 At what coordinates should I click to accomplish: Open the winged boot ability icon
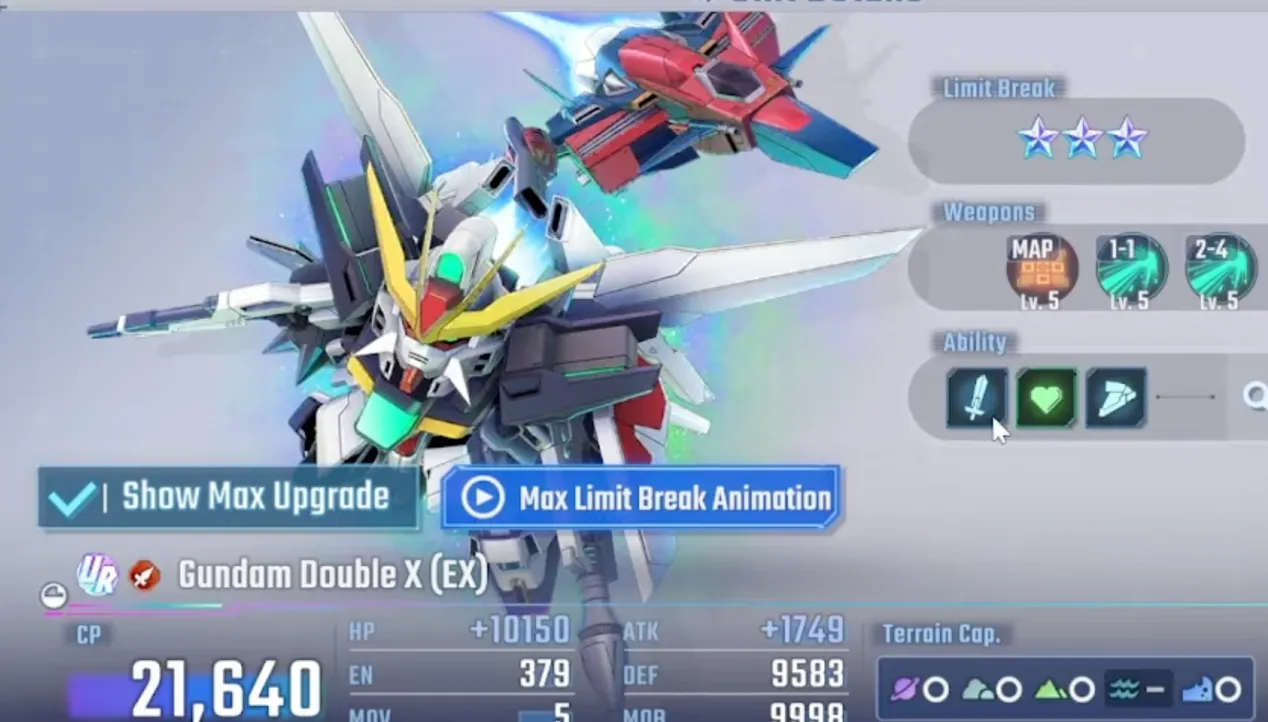point(1115,398)
